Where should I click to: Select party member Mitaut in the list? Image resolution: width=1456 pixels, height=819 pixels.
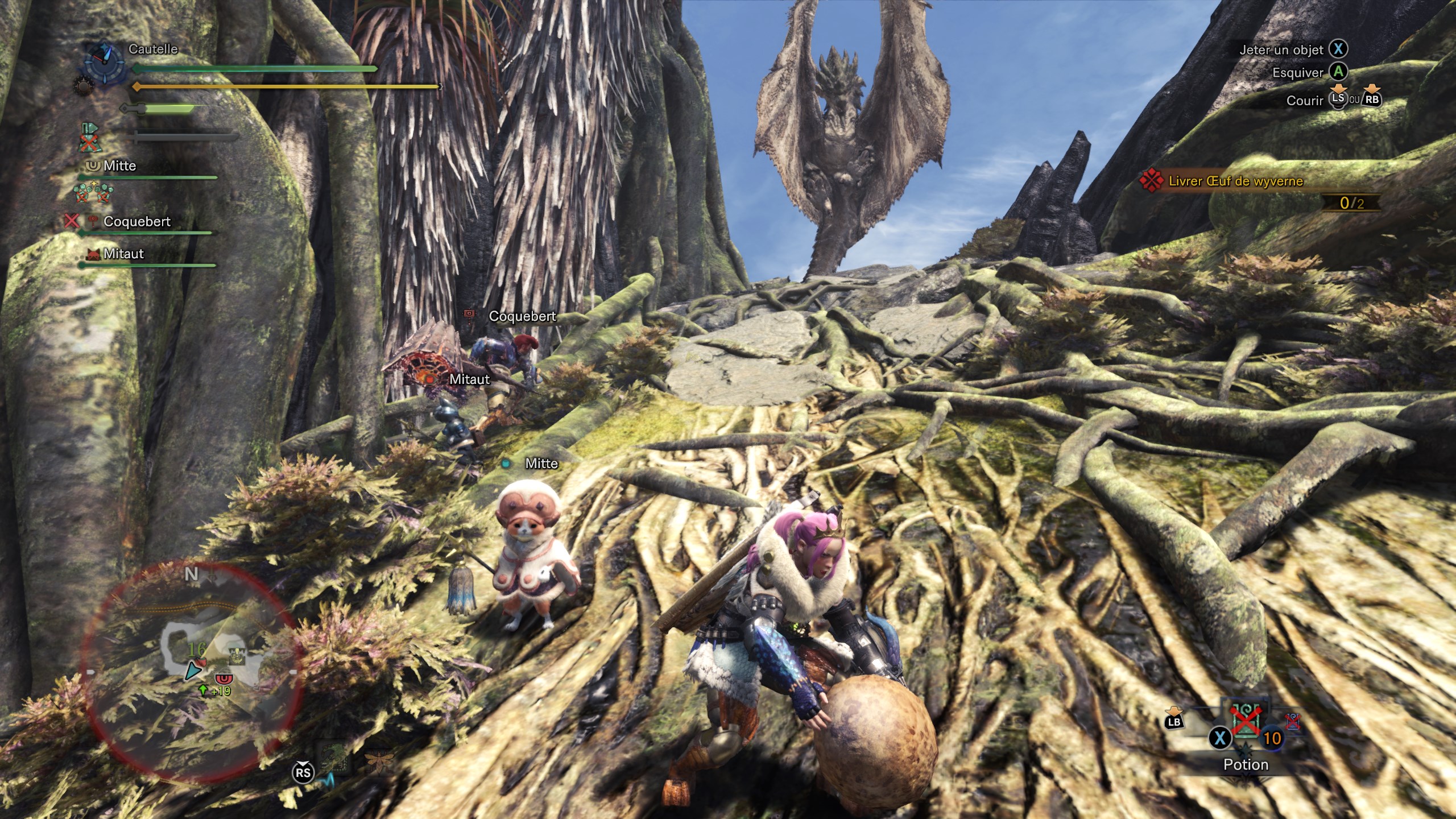[x=123, y=254]
